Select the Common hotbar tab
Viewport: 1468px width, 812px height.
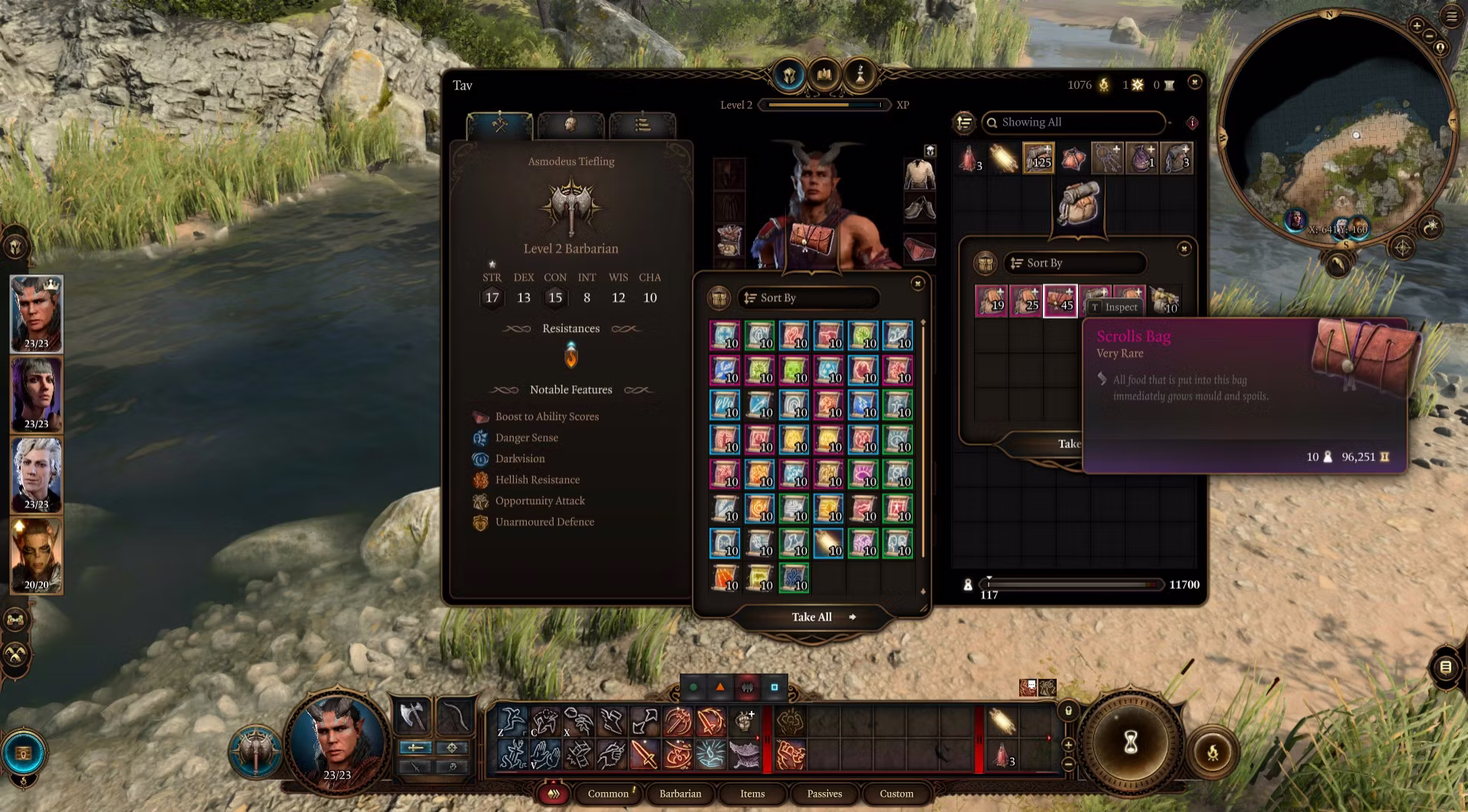click(608, 794)
